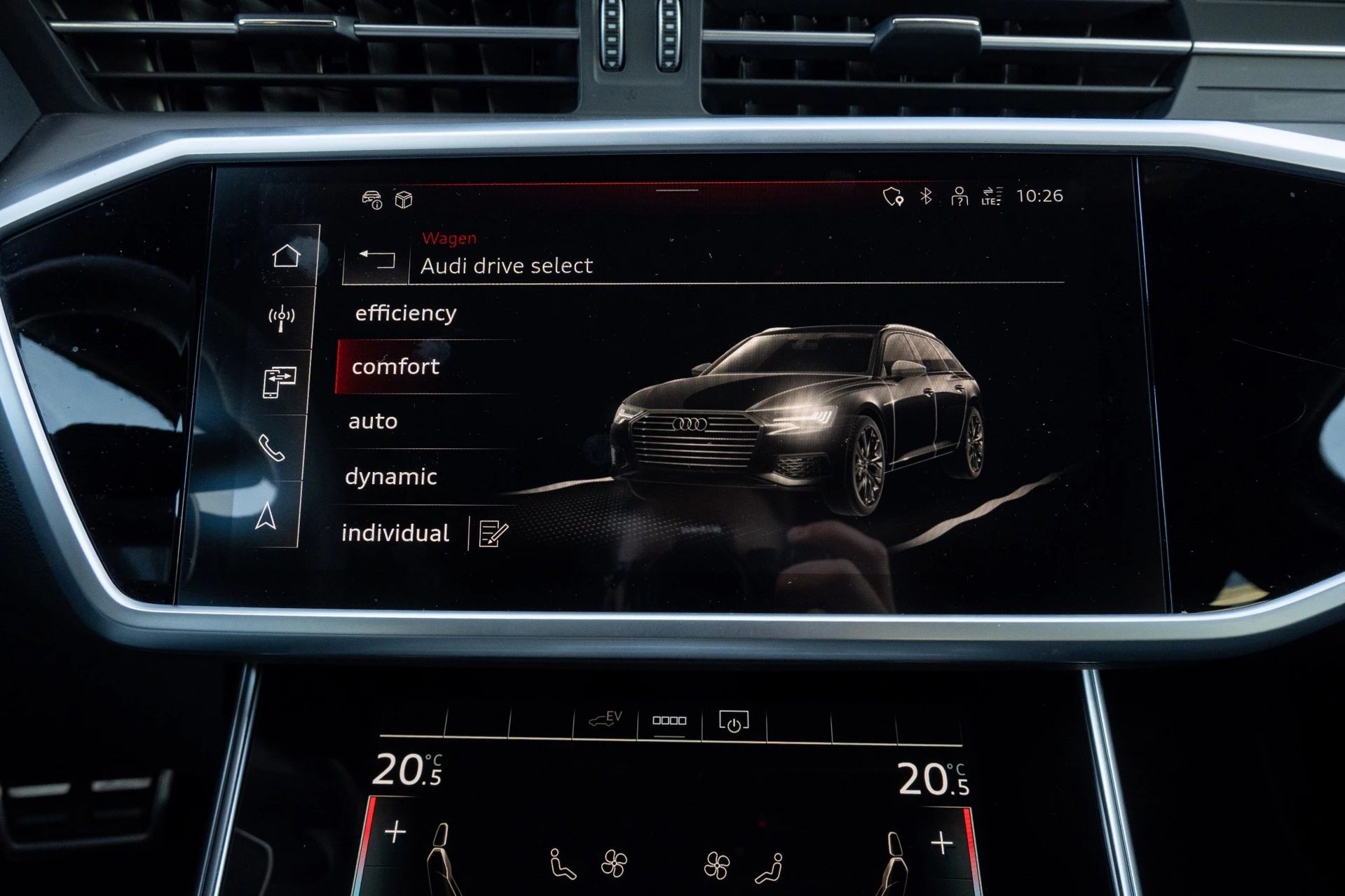Tap the vehicle information icon in the status bar
This screenshot has width=1345, height=896.
click(372, 198)
